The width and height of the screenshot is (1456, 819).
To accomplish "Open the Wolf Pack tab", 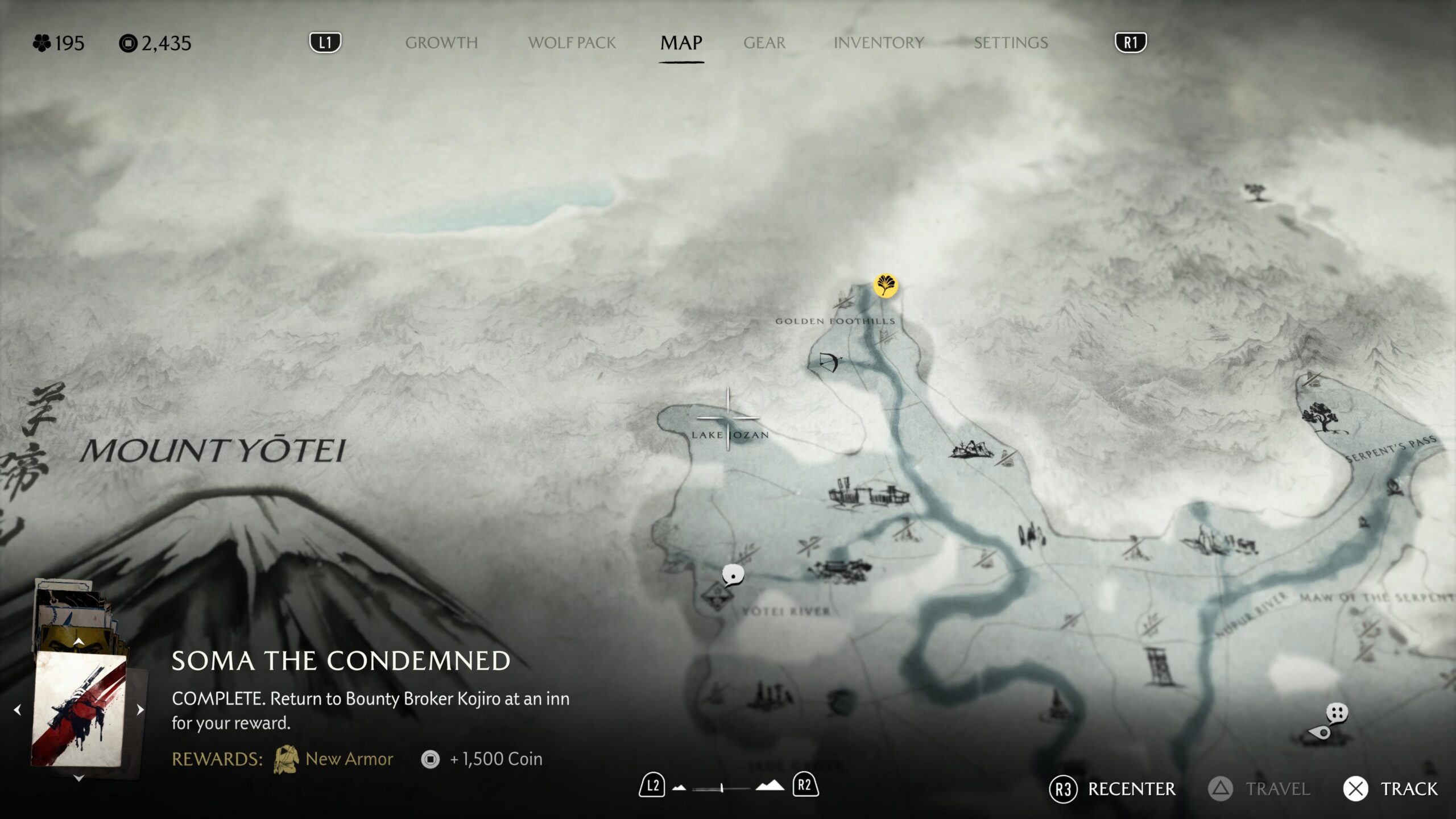I will pyautogui.click(x=572, y=43).
